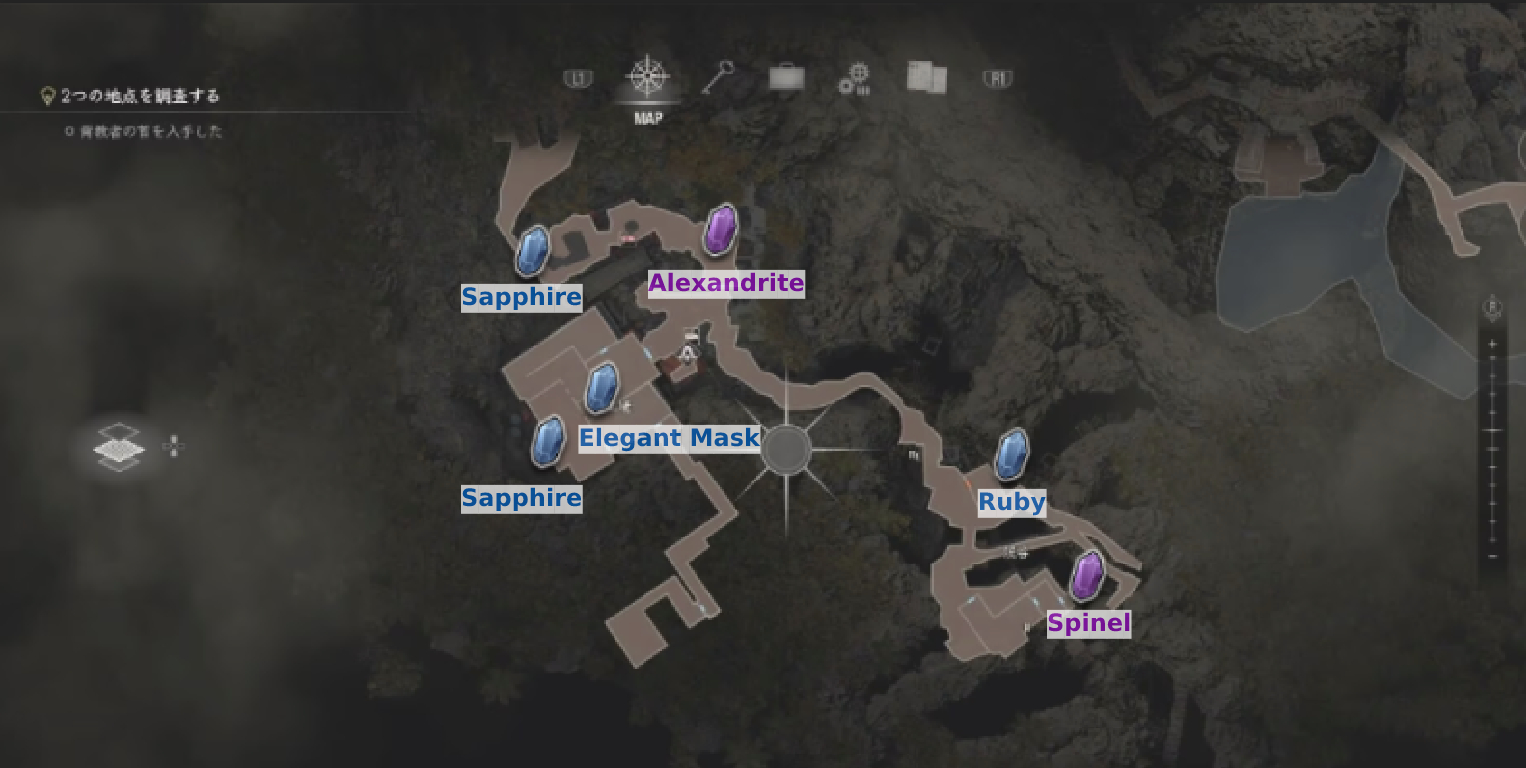This screenshot has width=1526, height=768.
Task: Select the crafting gears icon
Action: pos(852,77)
